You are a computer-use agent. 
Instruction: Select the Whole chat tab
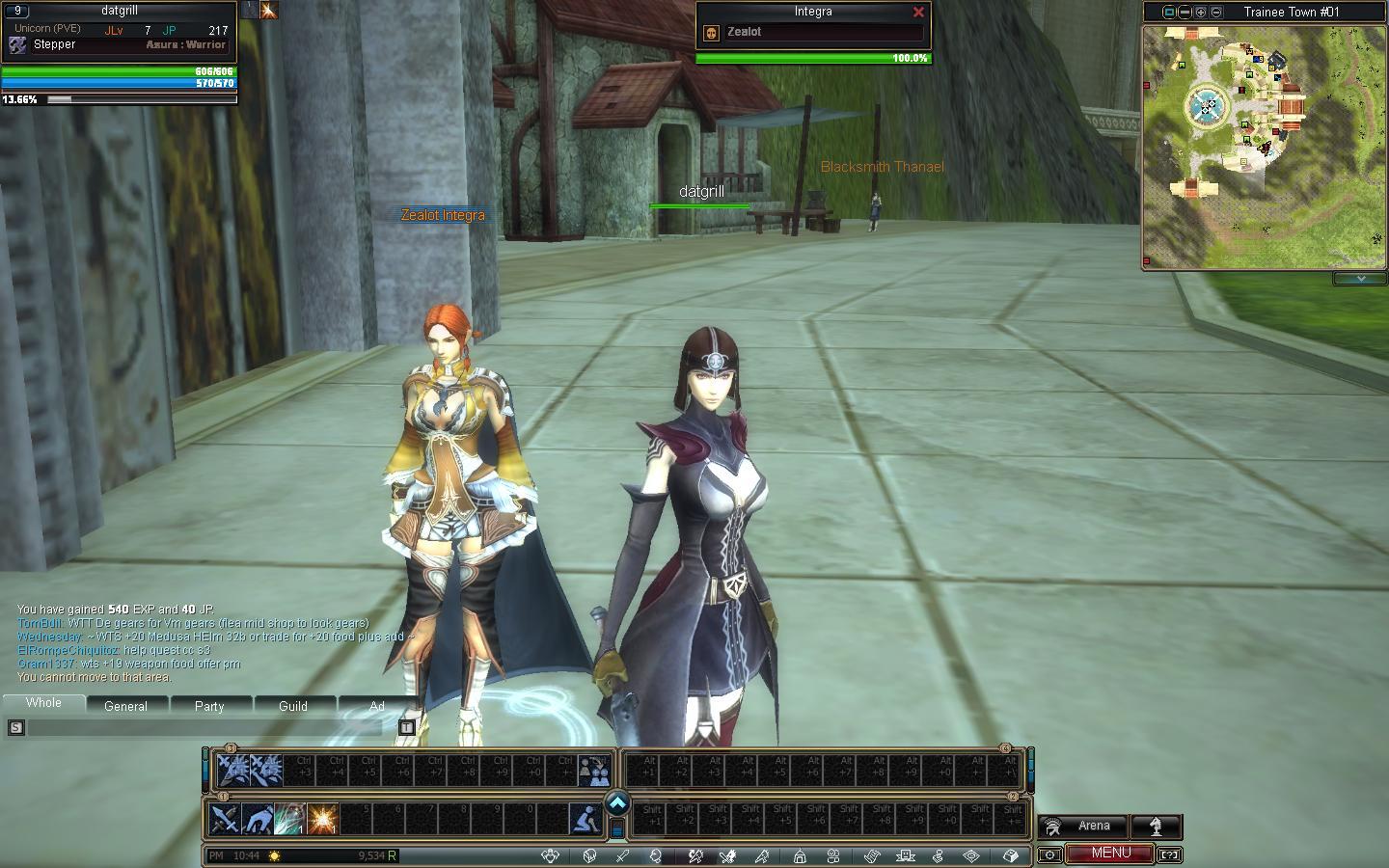click(43, 703)
